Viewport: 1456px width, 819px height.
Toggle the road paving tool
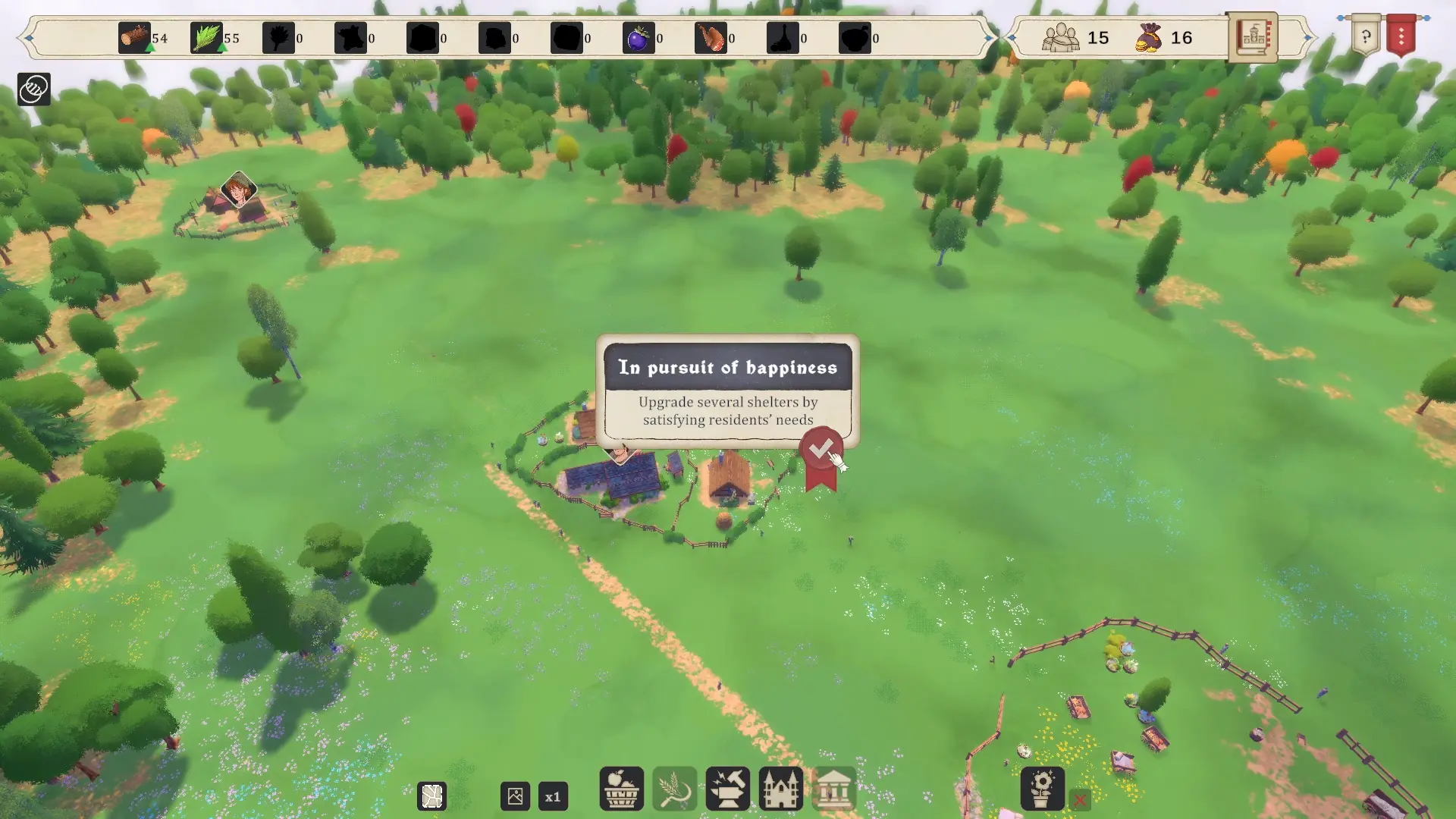click(x=432, y=797)
